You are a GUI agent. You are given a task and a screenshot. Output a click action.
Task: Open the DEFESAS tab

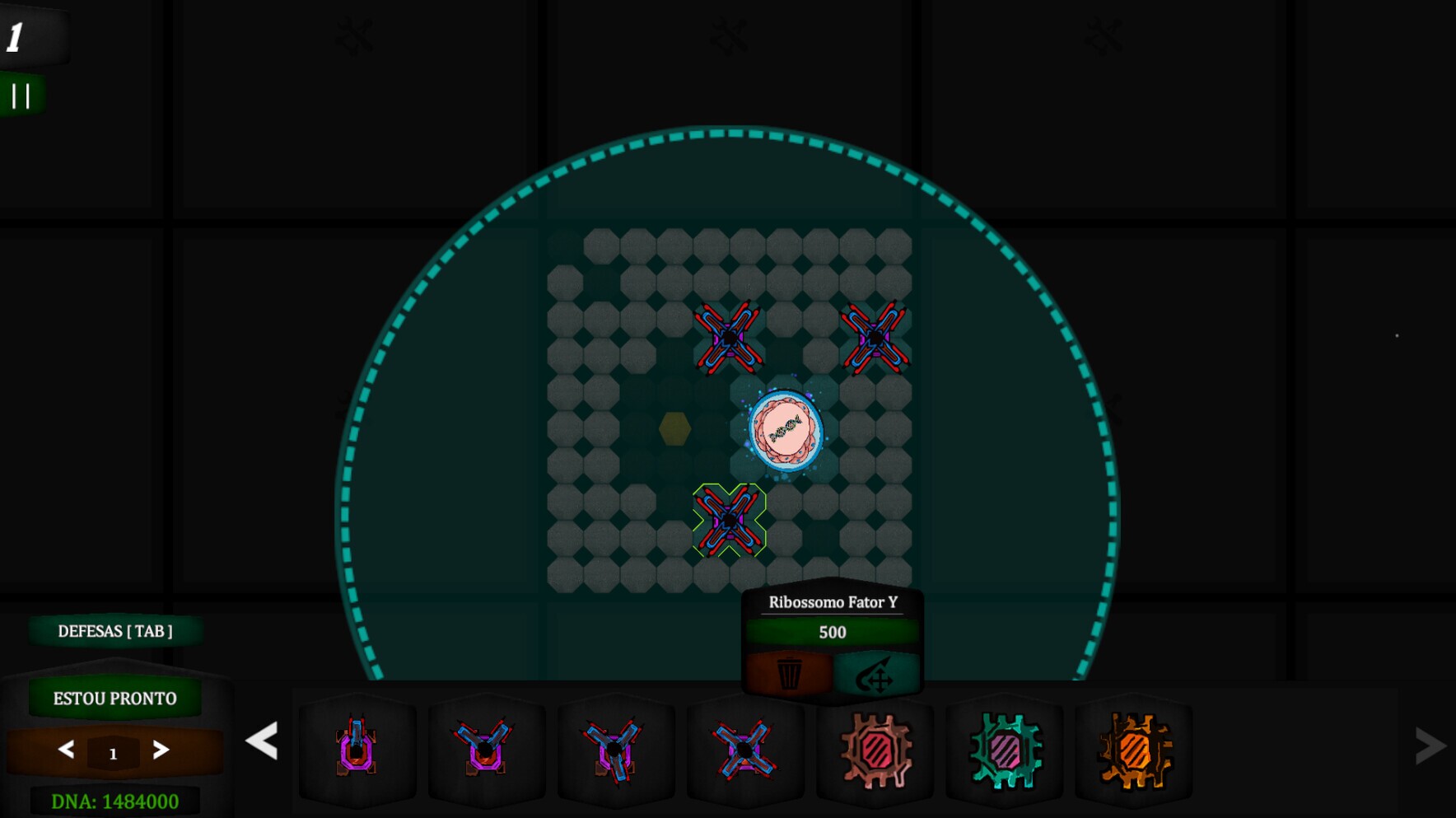115,632
